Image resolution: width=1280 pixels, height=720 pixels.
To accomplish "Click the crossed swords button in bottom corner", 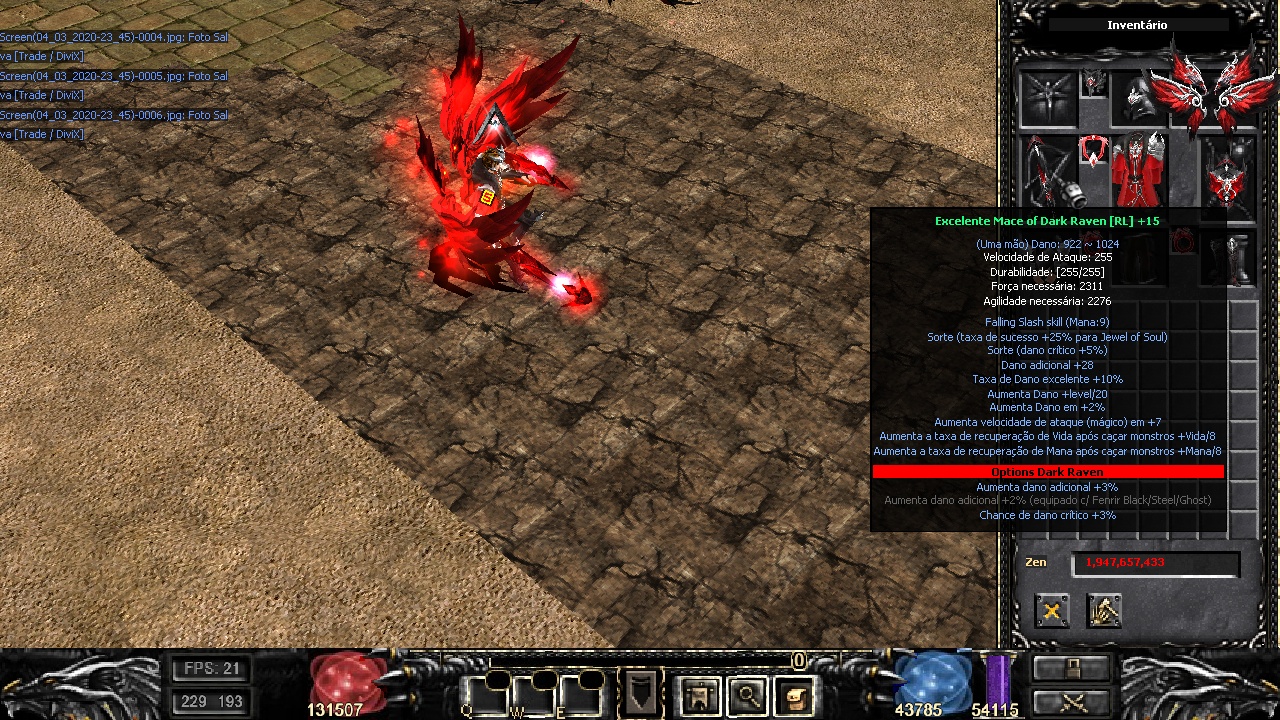I will 1072,701.
